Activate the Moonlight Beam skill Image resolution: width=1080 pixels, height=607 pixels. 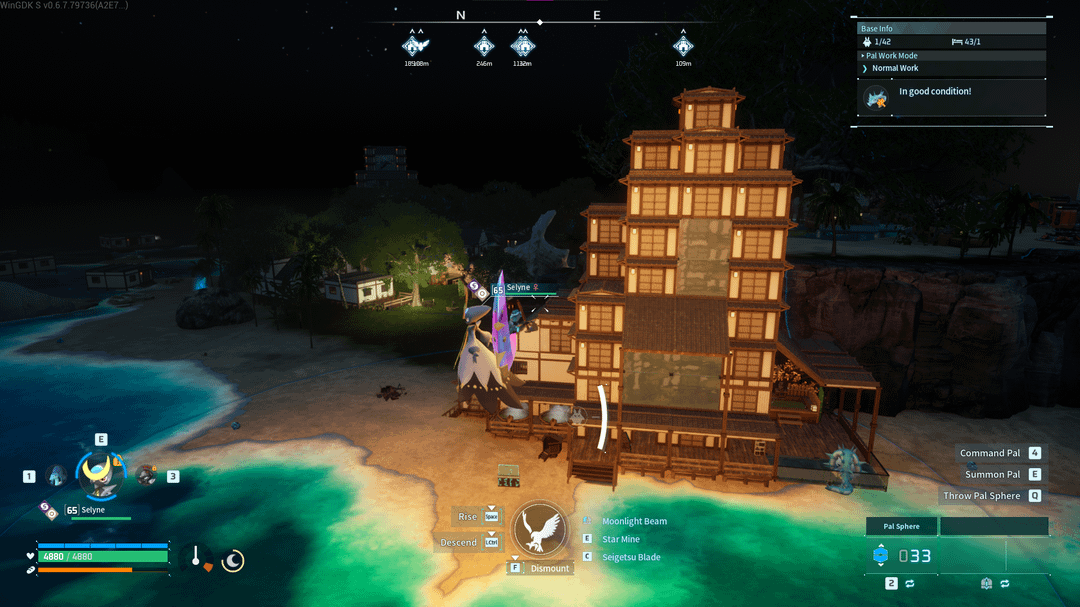point(634,521)
